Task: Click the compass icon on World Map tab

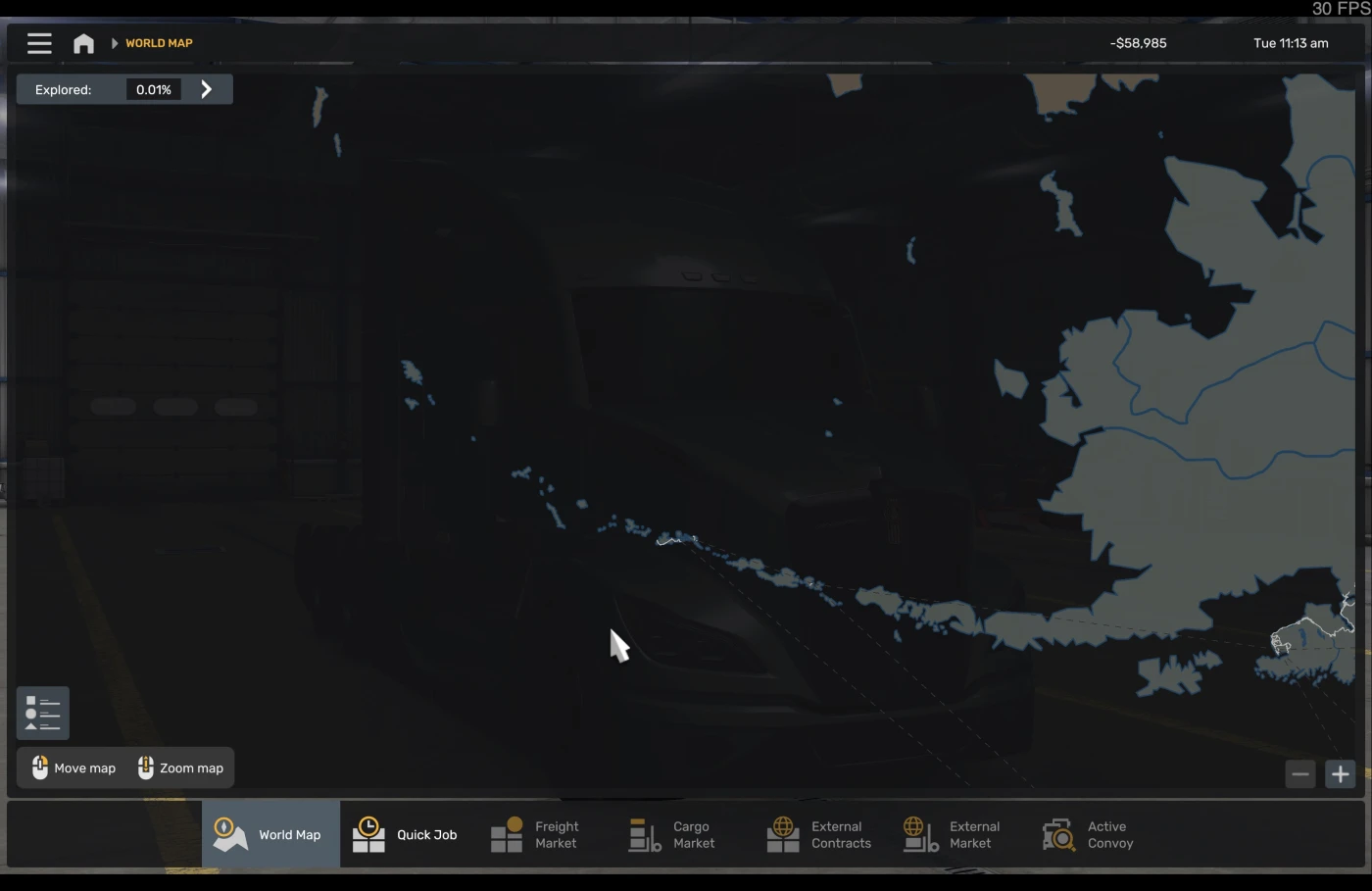Action: (230, 832)
